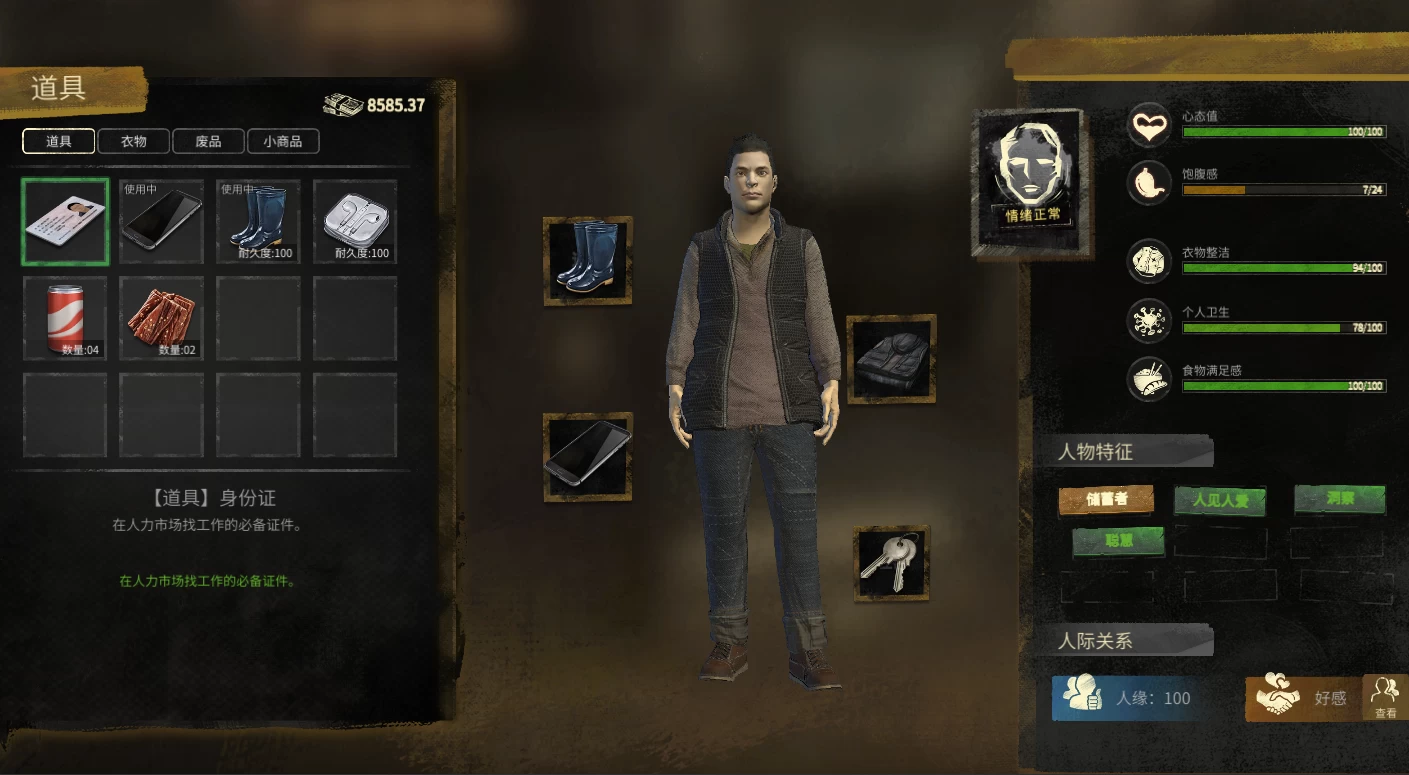Switch to the 衣物 clothing tab
The width and height of the screenshot is (1409, 775).
point(134,142)
